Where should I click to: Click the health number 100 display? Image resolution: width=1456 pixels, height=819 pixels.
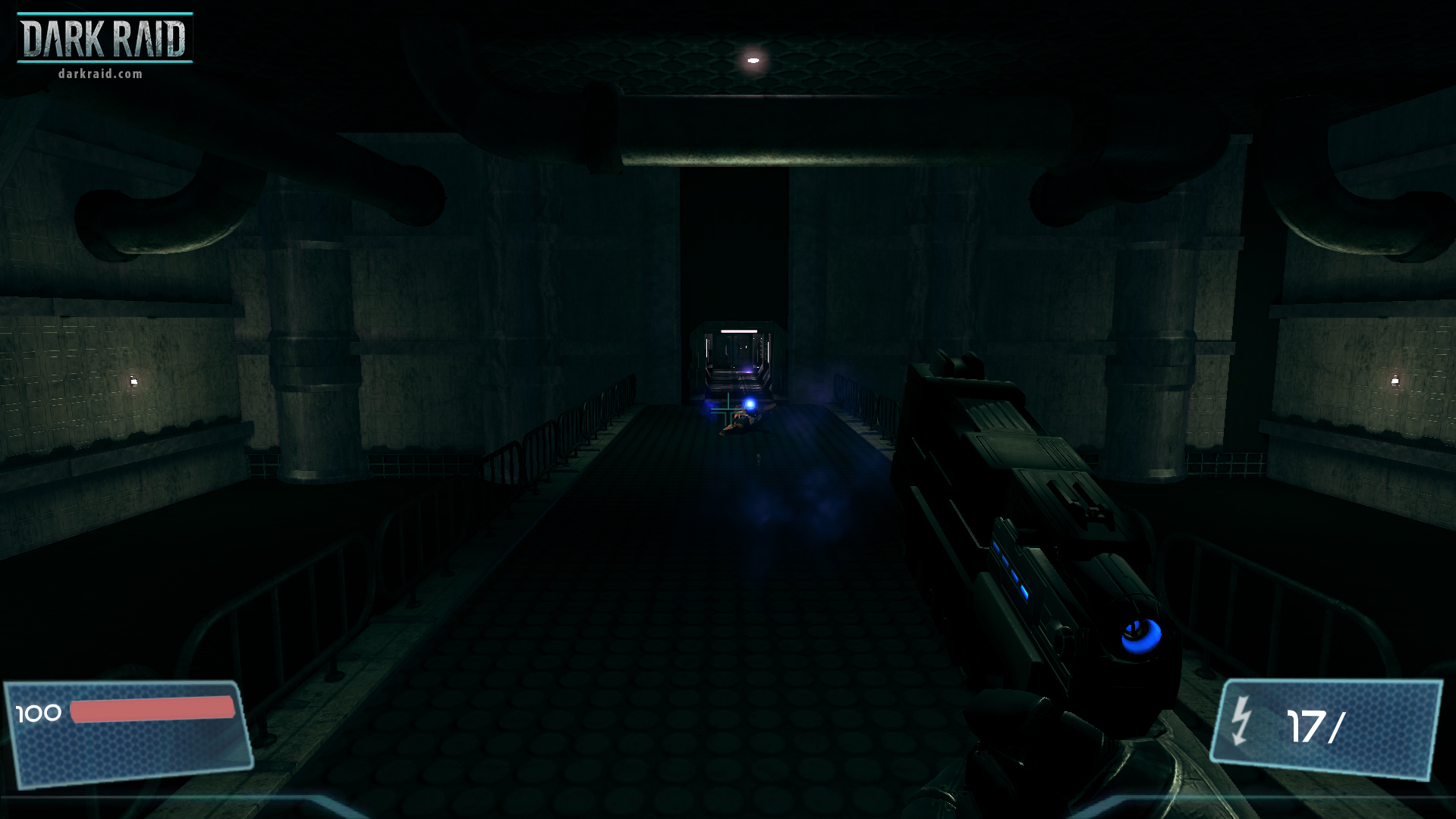coord(39,713)
